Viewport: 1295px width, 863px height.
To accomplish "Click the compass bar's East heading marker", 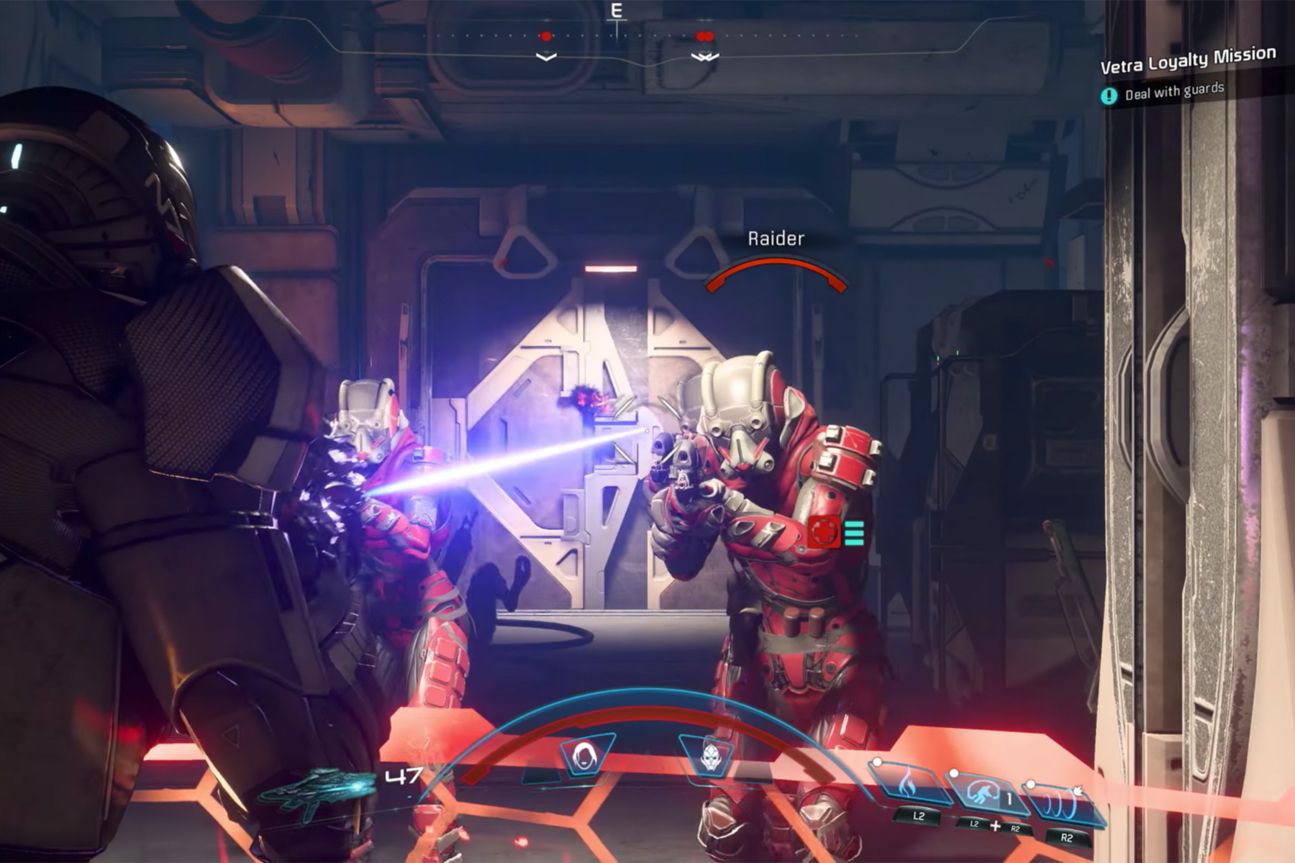I will coord(616,11).
